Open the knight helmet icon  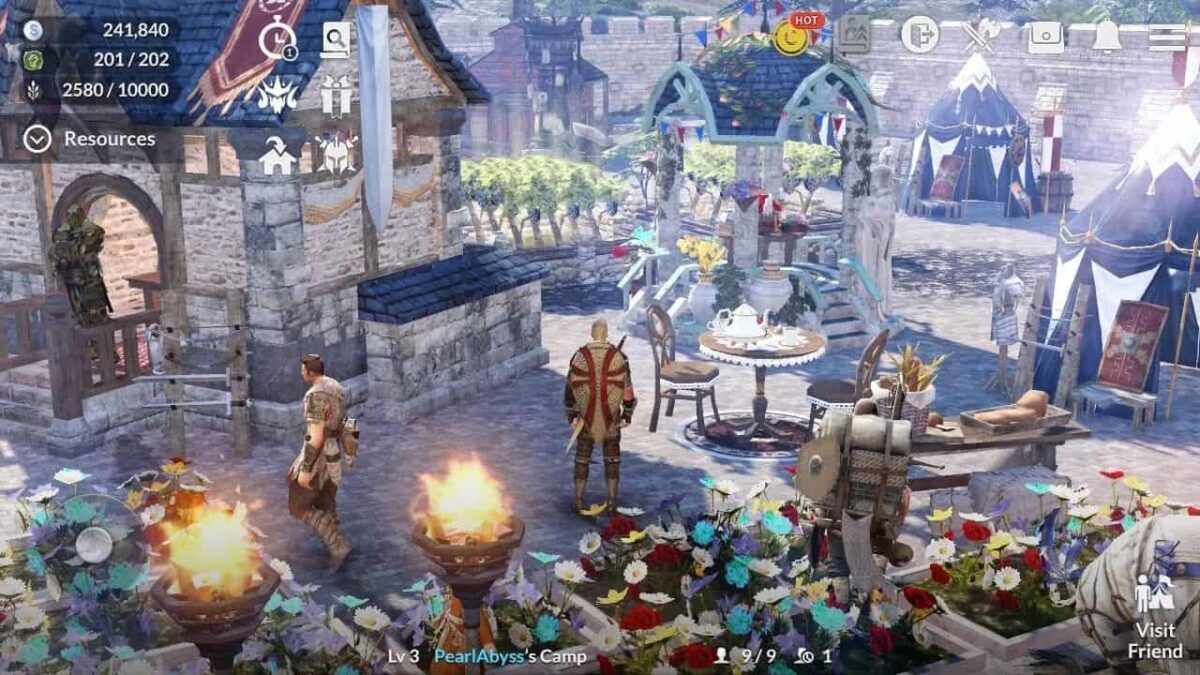click(x=337, y=153)
